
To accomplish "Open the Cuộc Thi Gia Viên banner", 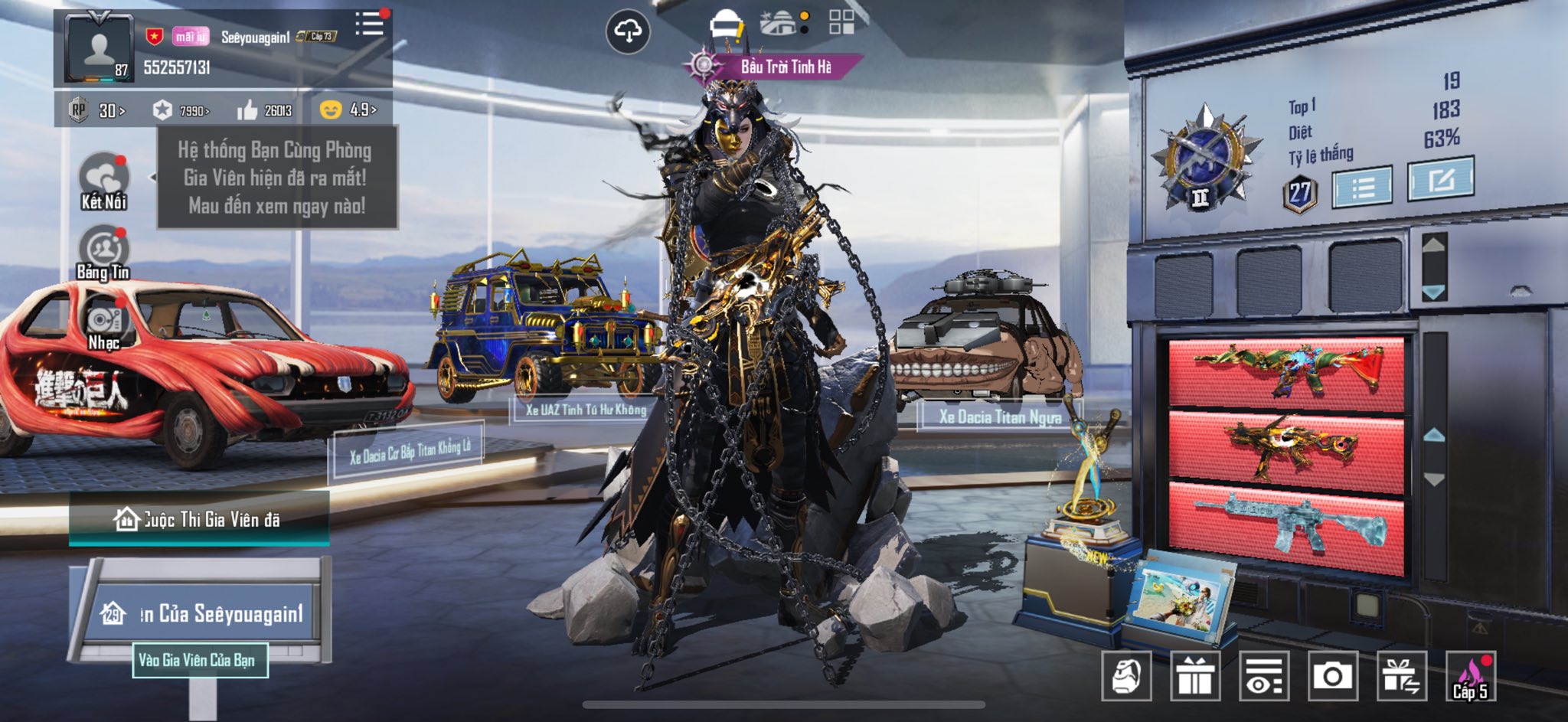I will [199, 520].
